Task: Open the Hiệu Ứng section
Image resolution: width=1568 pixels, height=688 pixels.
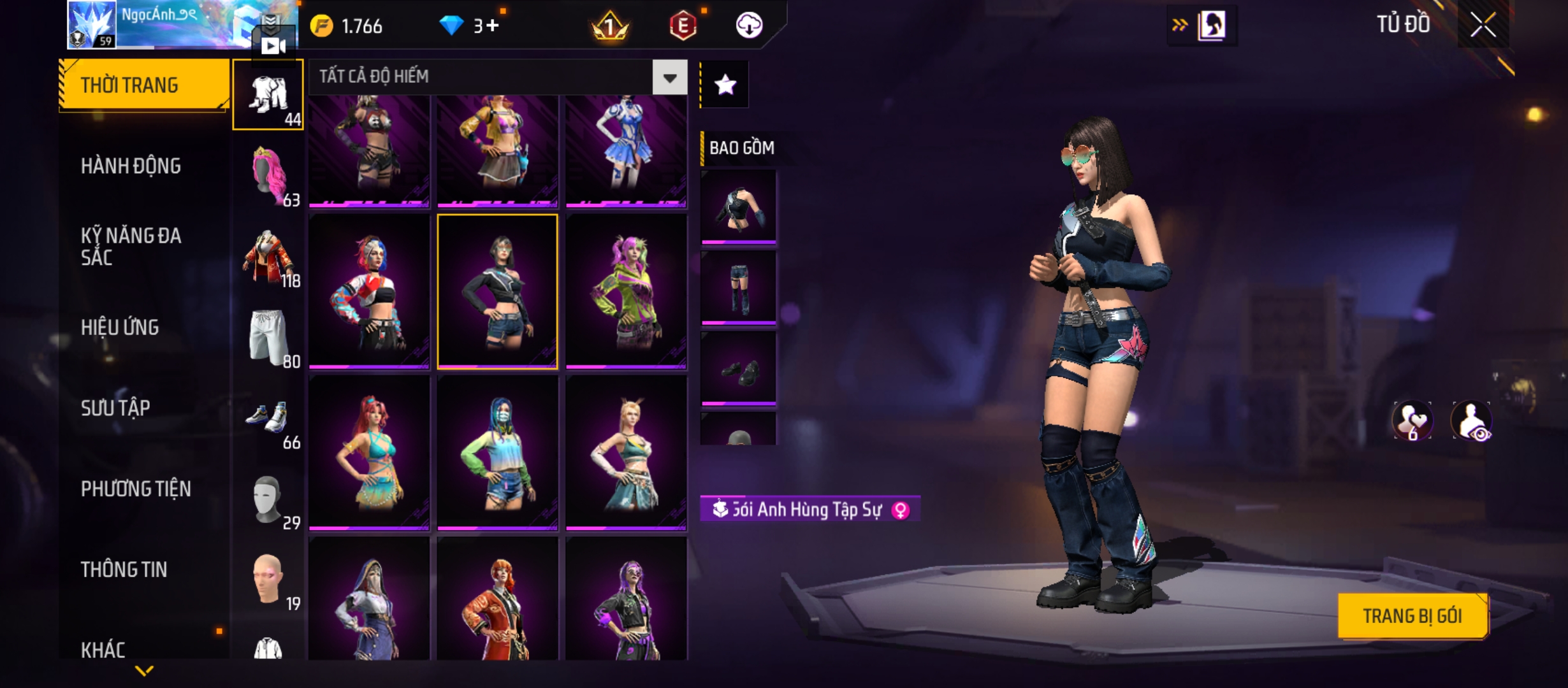Action: [x=120, y=327]
